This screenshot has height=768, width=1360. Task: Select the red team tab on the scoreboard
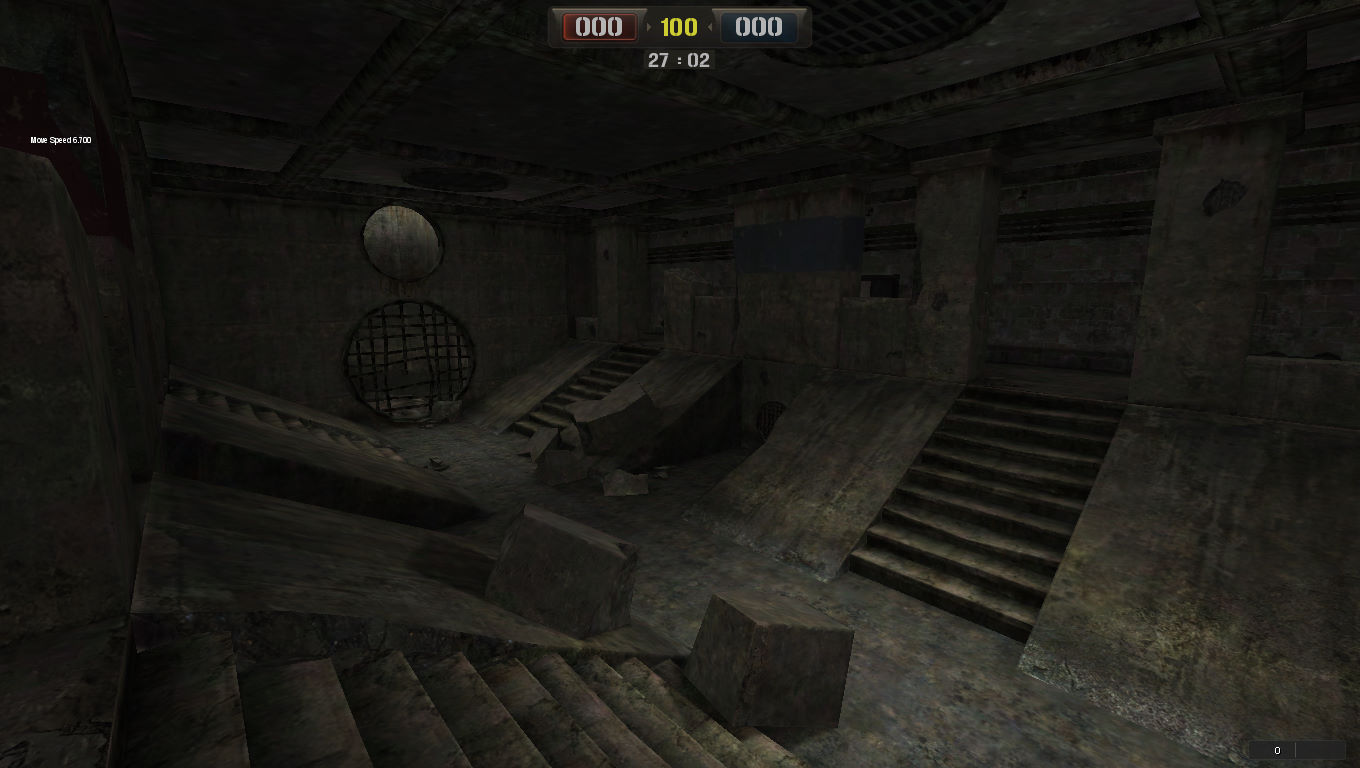click(x=598, y=27)
